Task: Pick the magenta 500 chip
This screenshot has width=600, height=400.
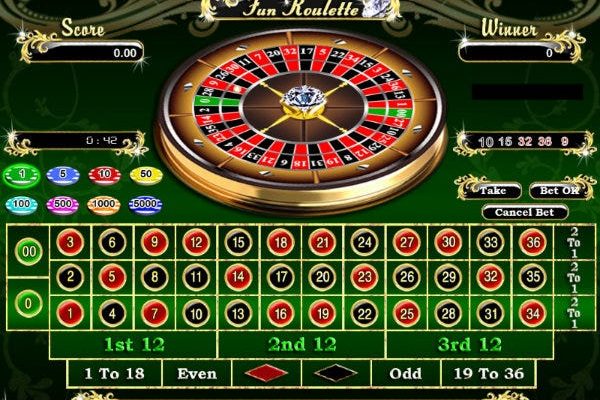Action: pos(62,204)
